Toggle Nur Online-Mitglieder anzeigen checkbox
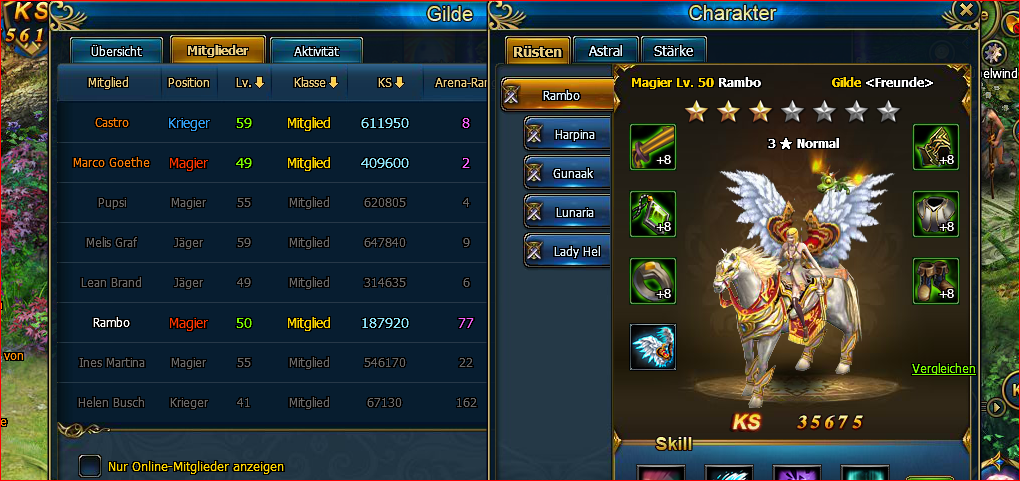 coord(90,466)
